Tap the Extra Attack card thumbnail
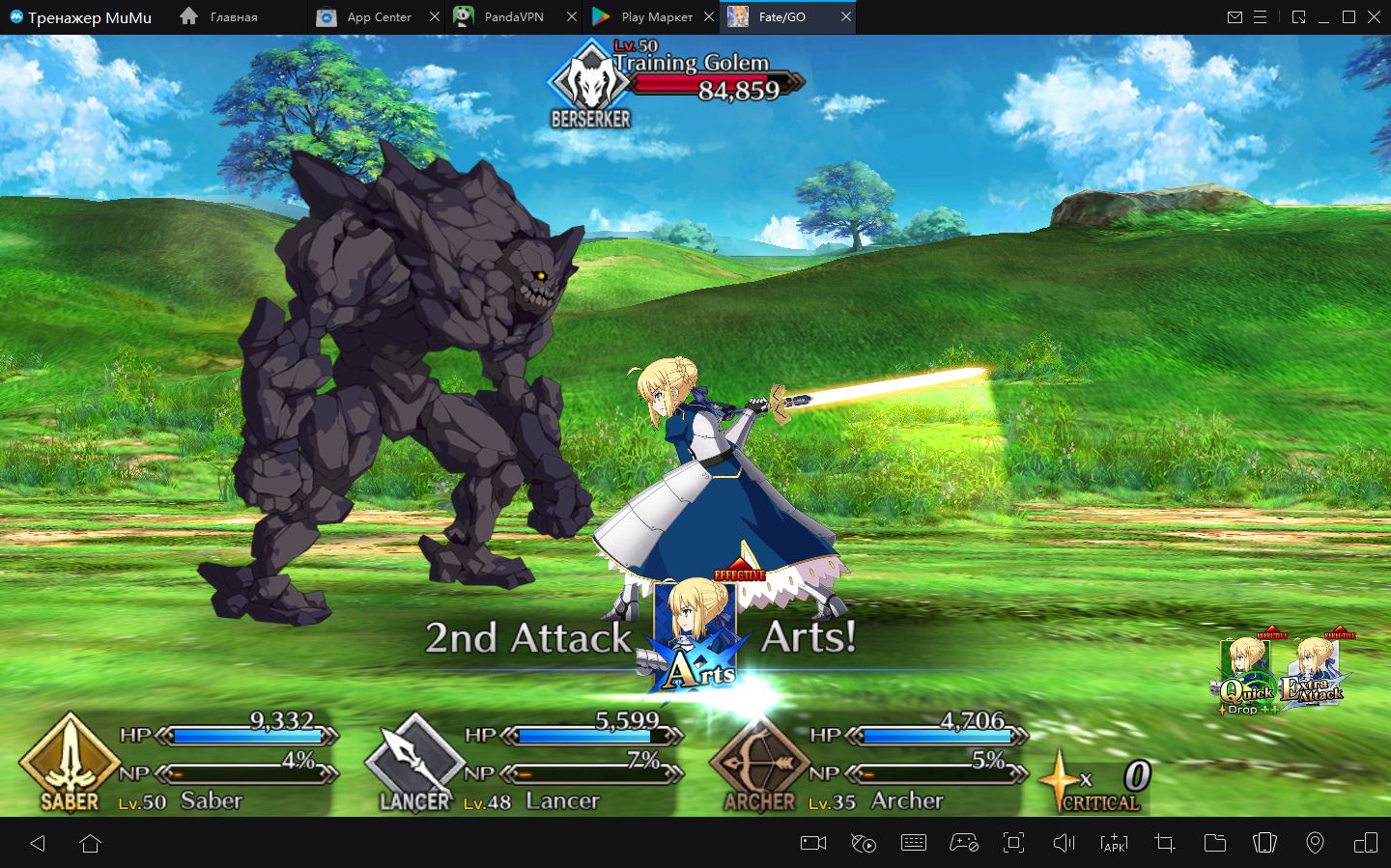Viewport: 1391px width, 868px height. (x=1314, y=672)
